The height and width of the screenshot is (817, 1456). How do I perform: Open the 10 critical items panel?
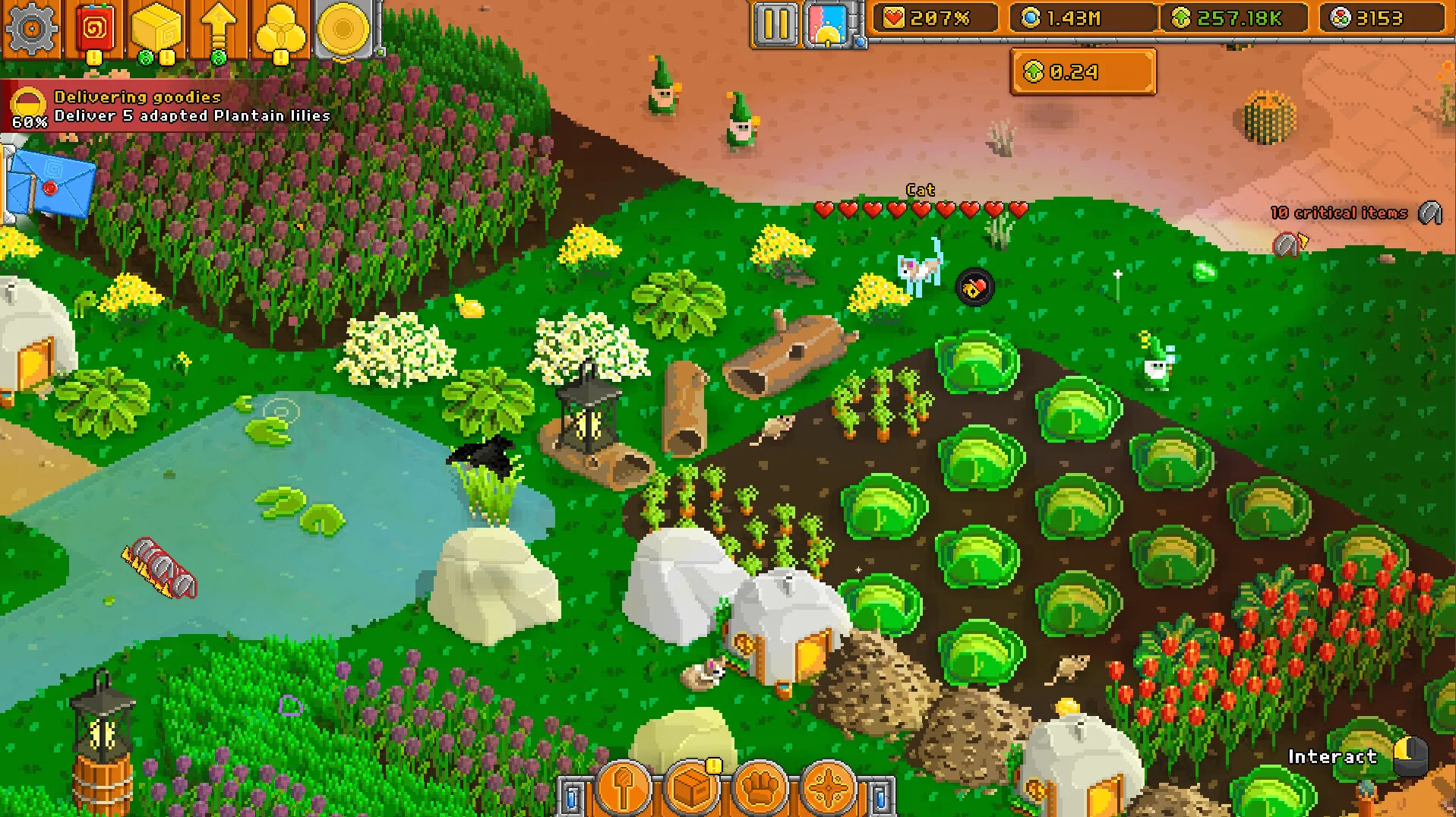(x=1339, y=213)
